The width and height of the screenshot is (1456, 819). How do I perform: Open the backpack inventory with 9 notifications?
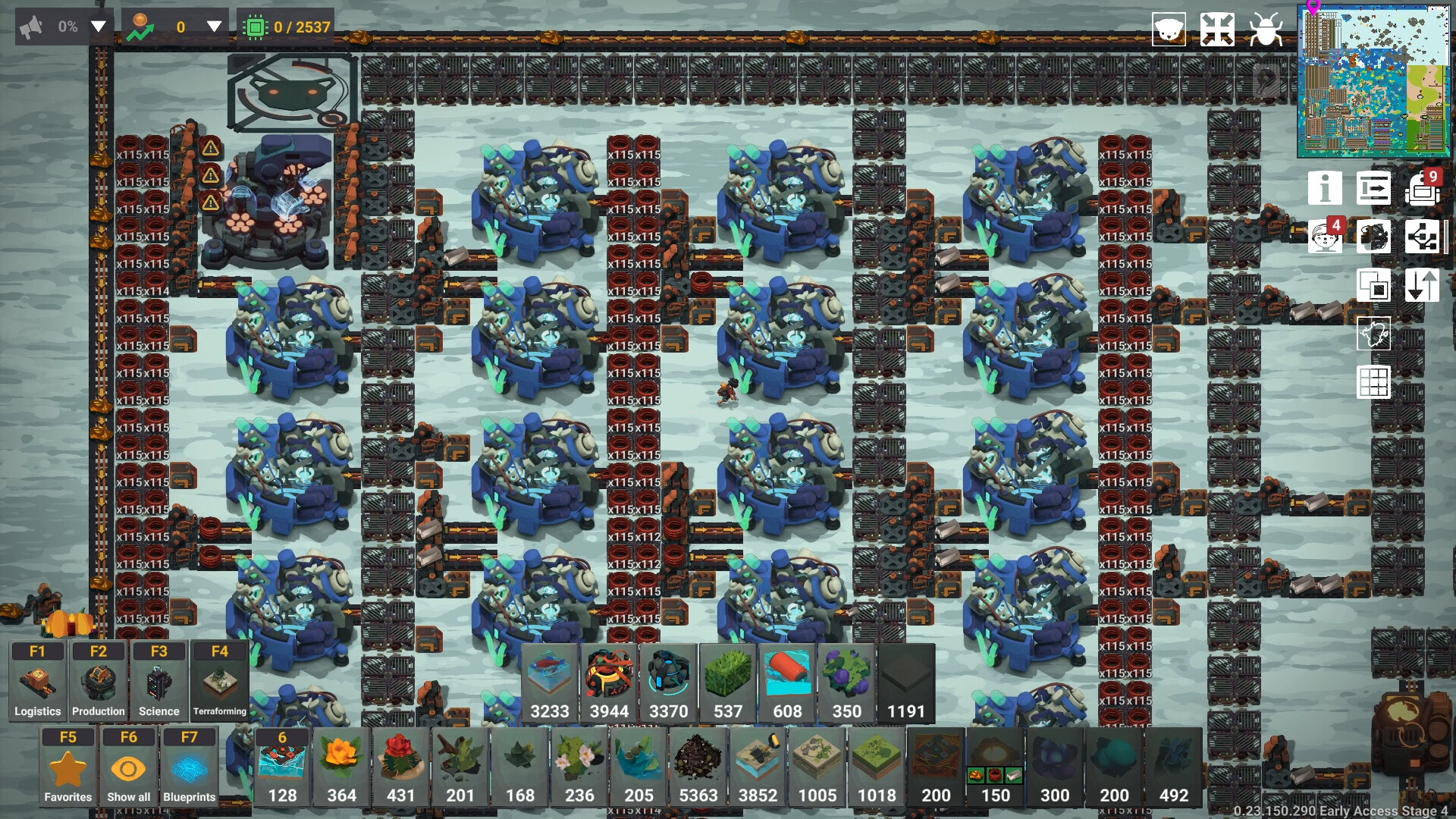[x=1423, y=188]
